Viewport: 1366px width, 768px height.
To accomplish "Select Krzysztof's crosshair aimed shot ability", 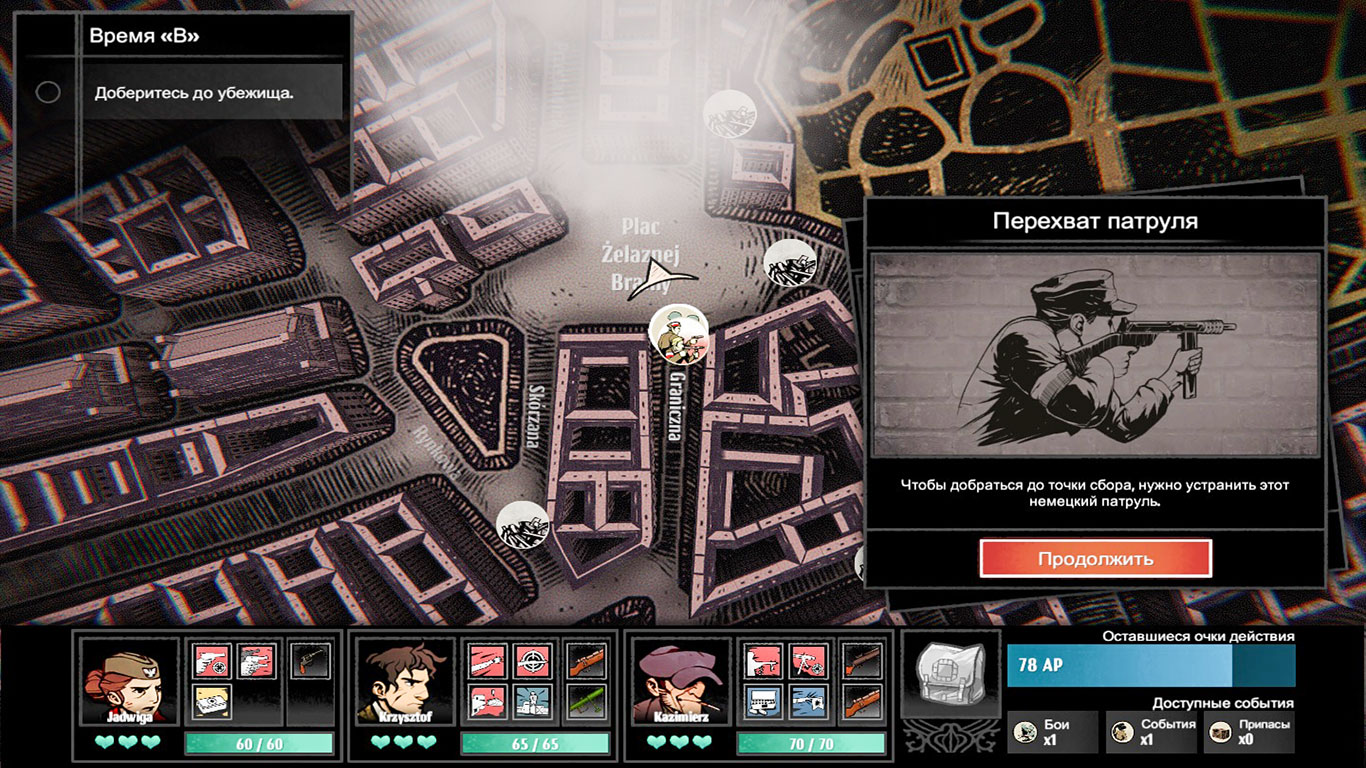I will click(532, 661).
